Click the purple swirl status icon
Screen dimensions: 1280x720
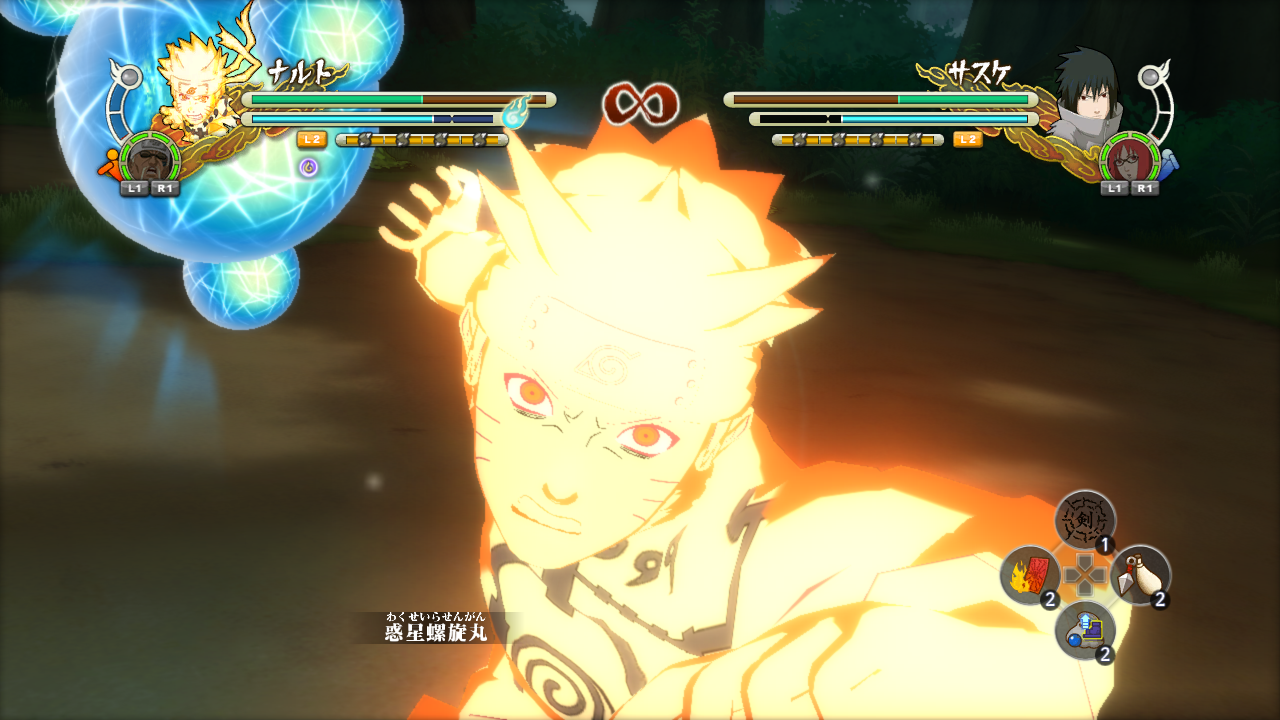[309, 167]
